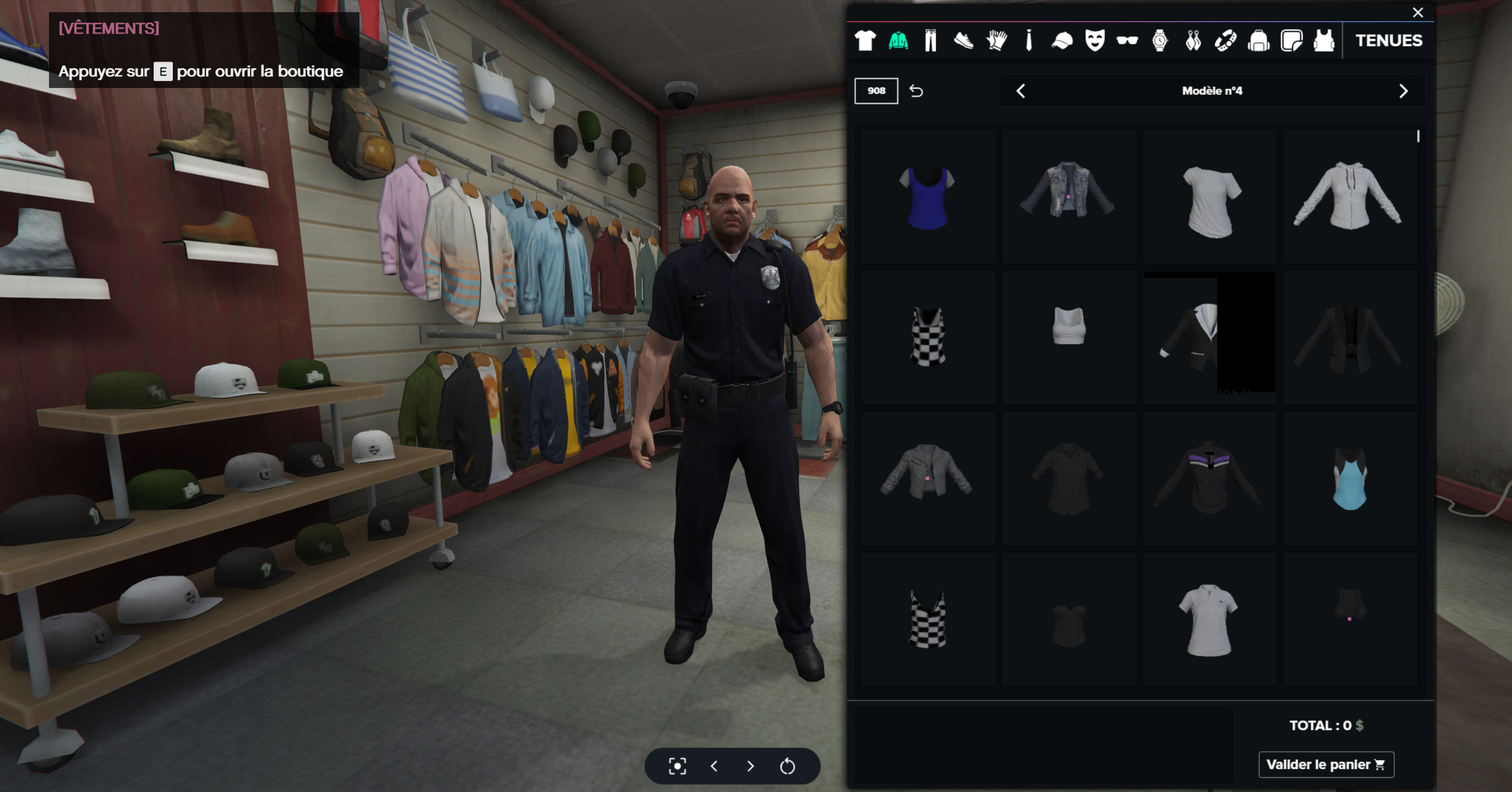1512x792 pixels.
Task: Open the shoes category
Action: [x=963, y=41]
